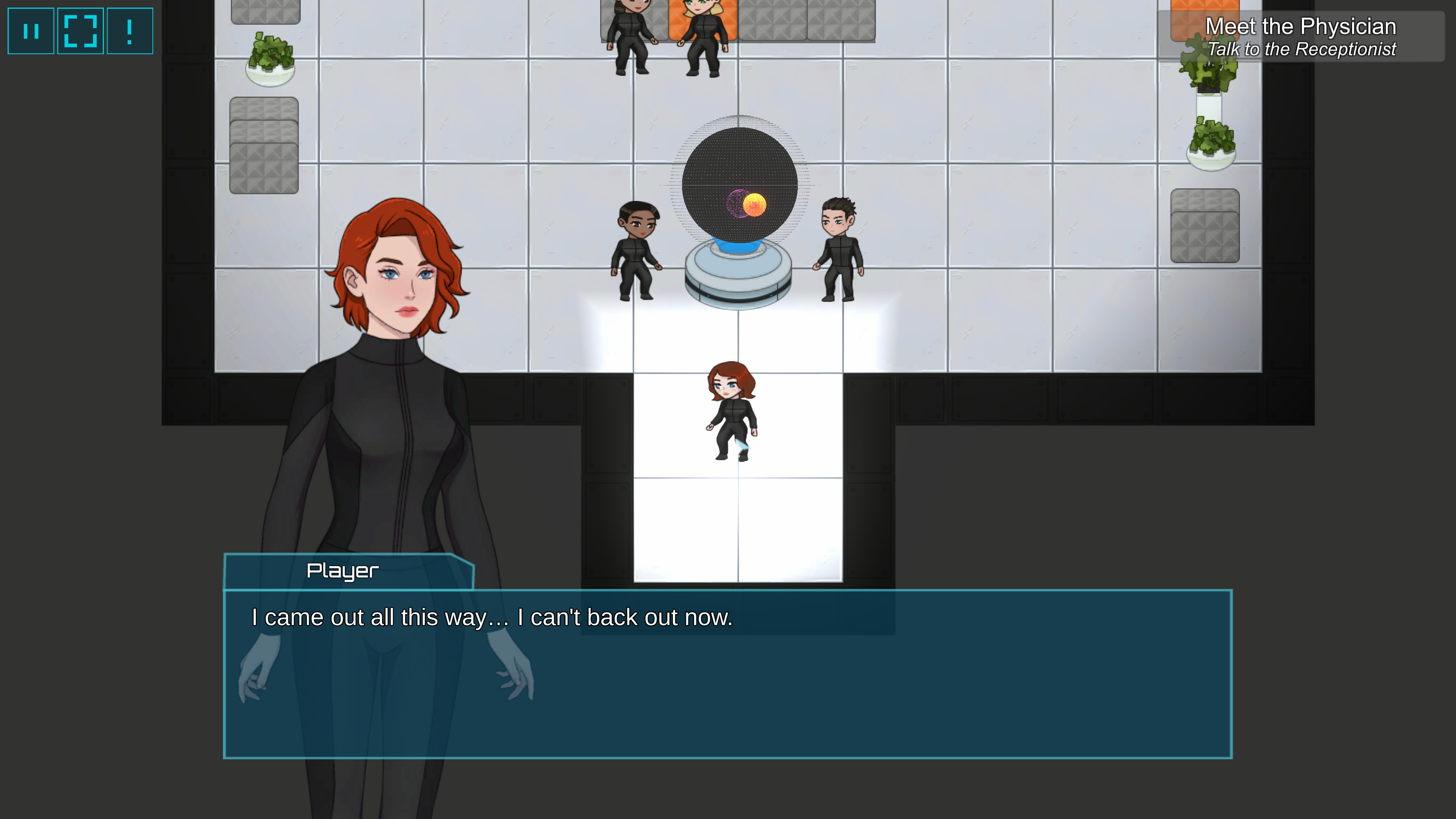Pause the game with the pause button
The height and width of the screenshot is (819, 1456).
point(31,31)
